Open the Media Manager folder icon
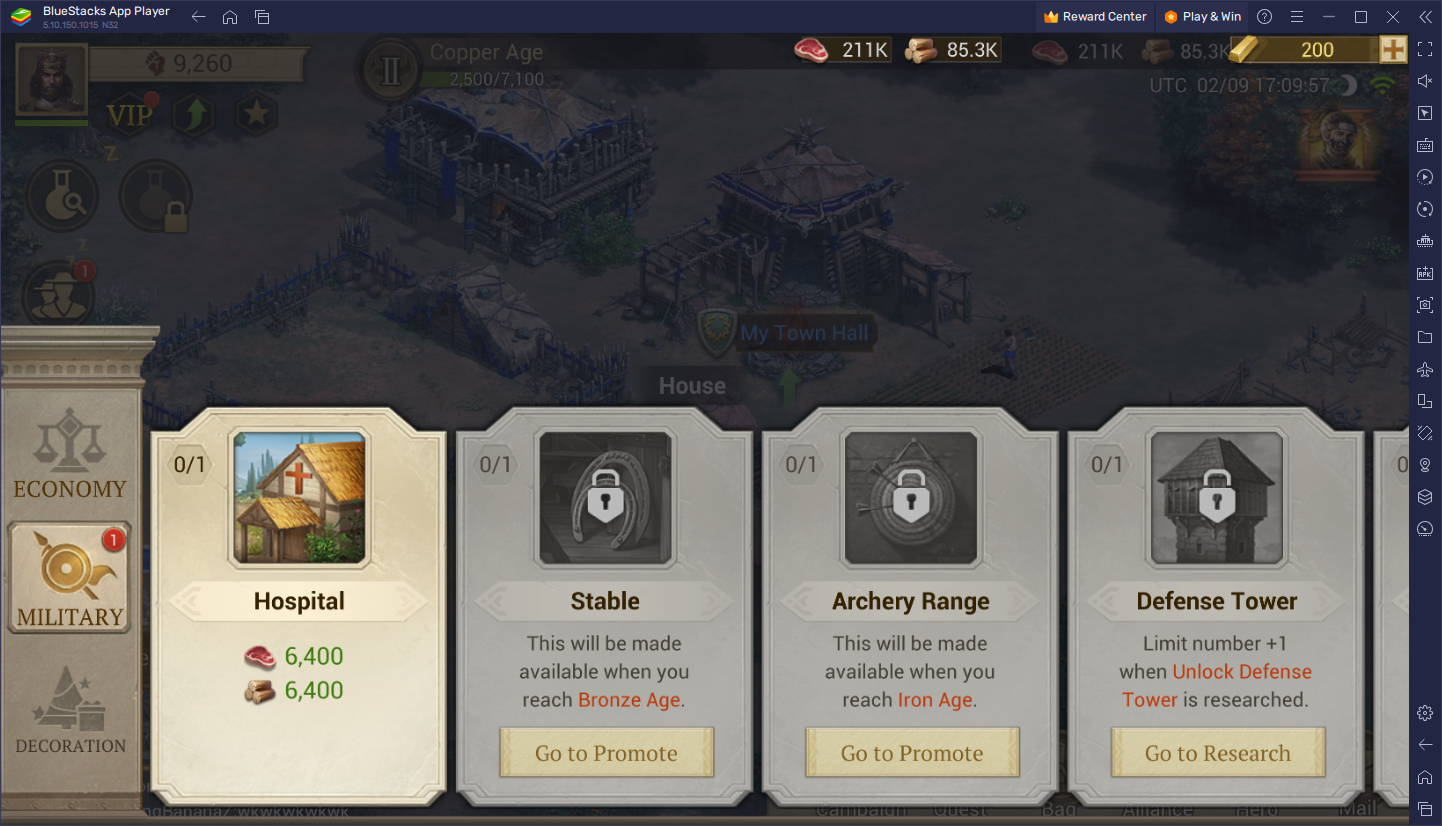This screenshot has height=826, width=1442. click(x=1425, y=337)
